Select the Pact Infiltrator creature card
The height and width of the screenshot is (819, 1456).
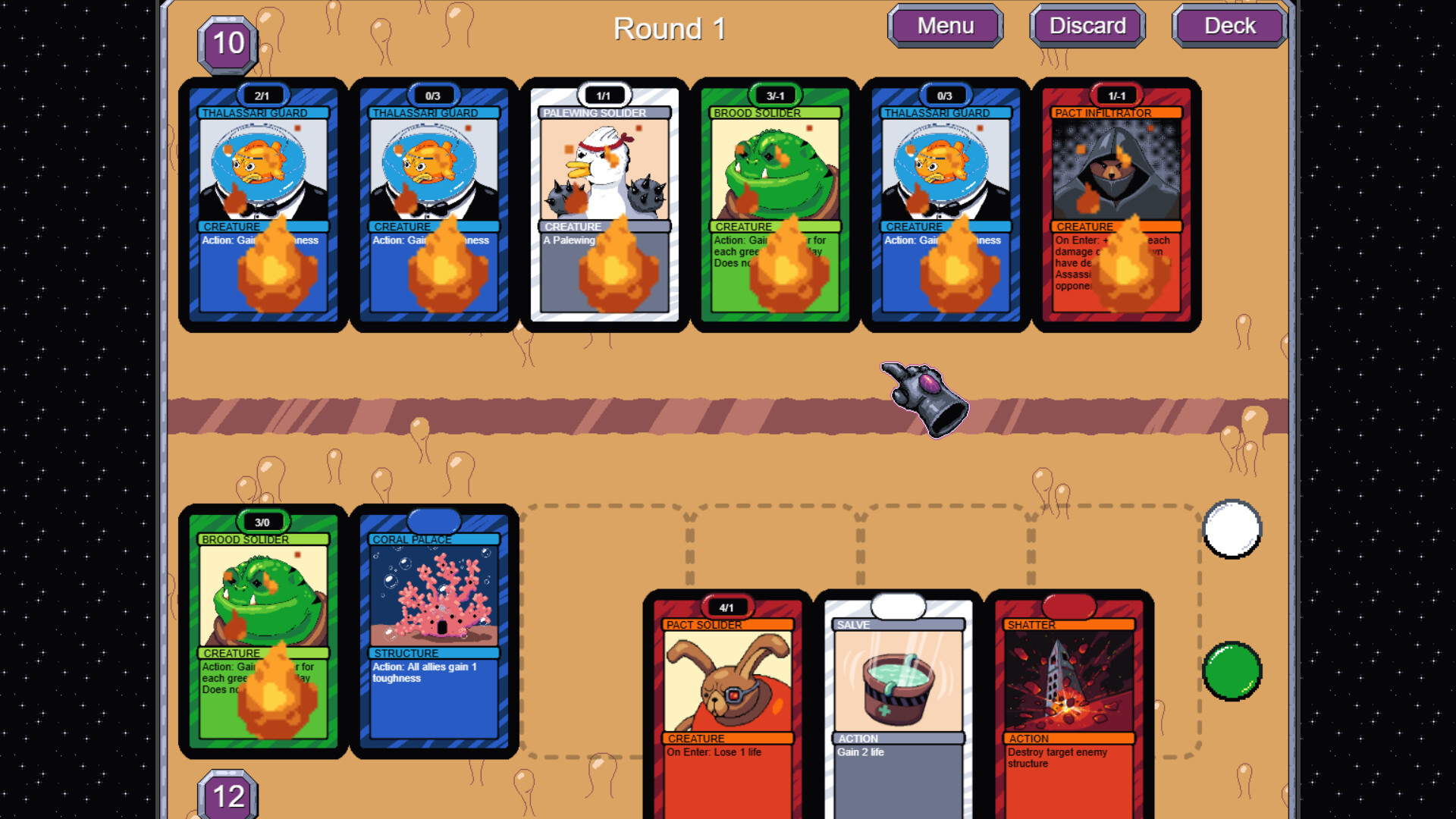pyautogui.click(x=1115, y=205)
